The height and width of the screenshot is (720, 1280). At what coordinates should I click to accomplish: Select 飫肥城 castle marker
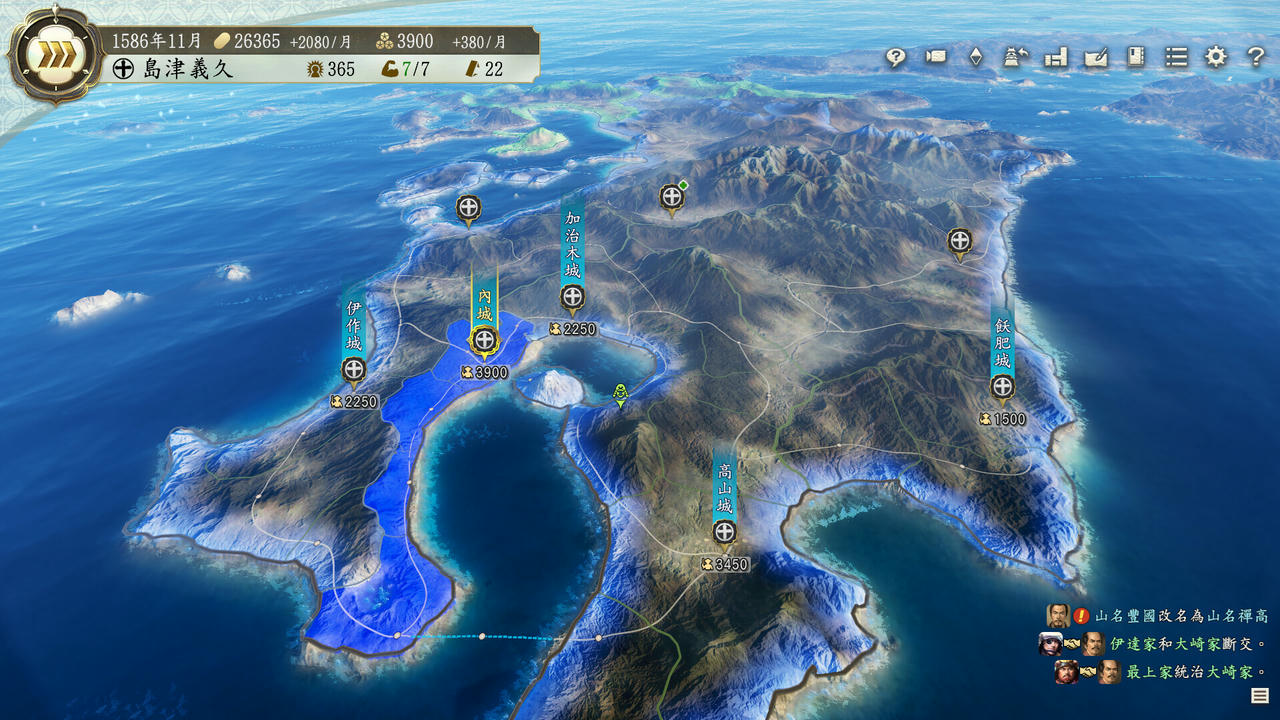coord(1003,387)
